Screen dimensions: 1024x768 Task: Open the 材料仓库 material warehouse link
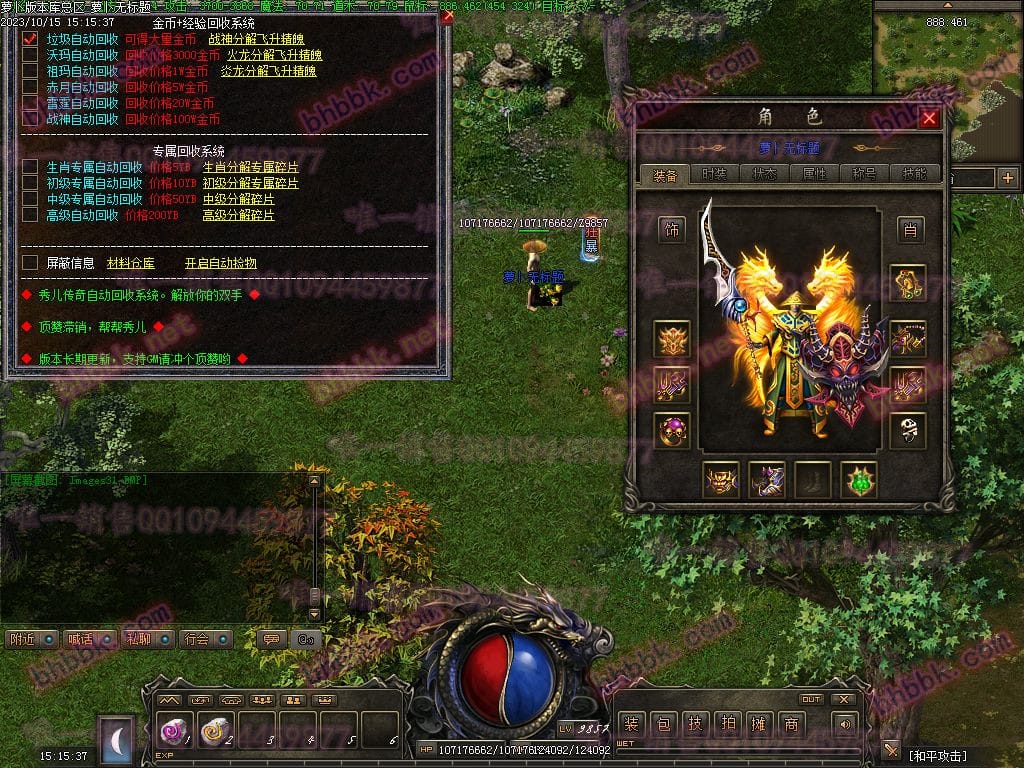(x=130, y=263)
